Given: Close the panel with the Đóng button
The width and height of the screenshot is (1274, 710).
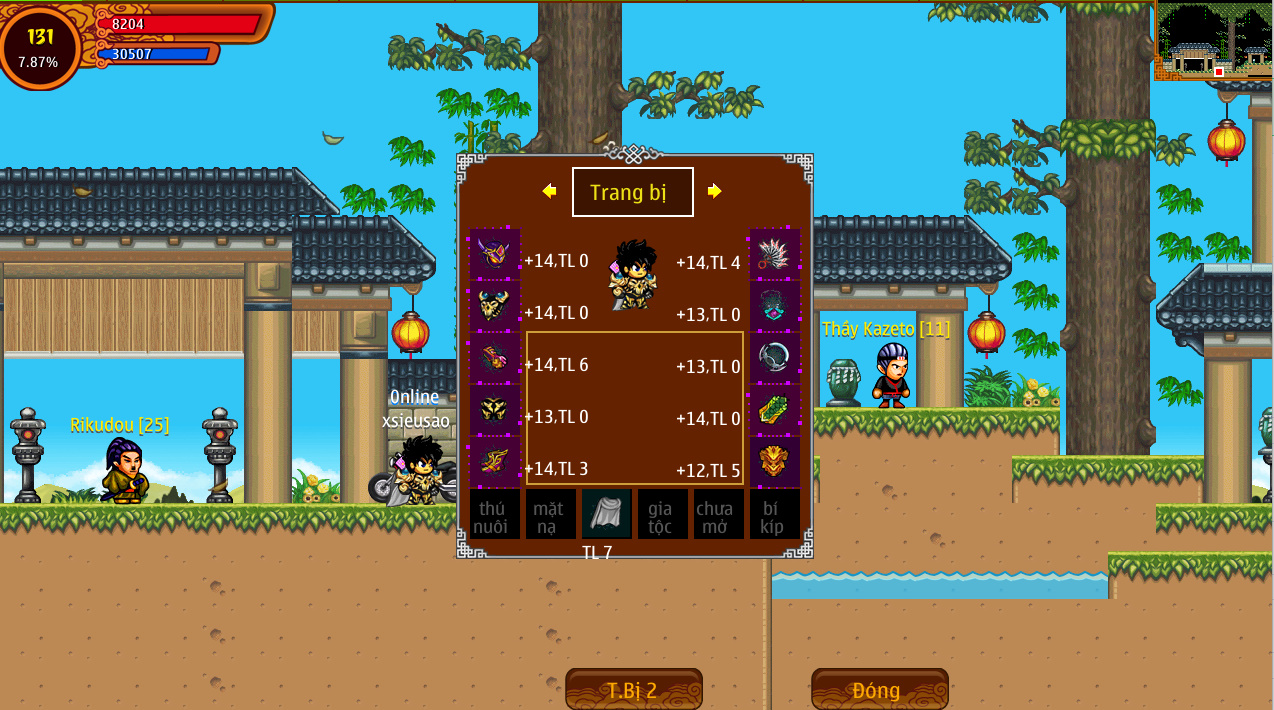Looking at the screenshot, I should (x=879, y=689).
